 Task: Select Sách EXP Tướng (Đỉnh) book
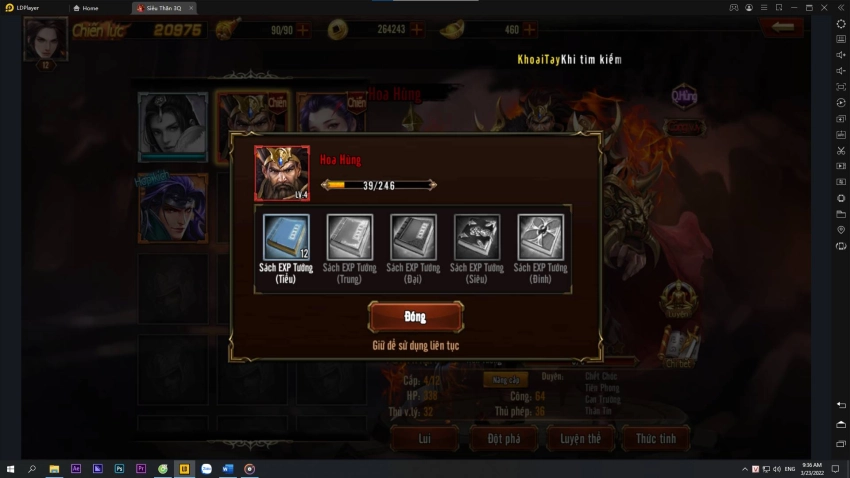click(x=540, y=238)
